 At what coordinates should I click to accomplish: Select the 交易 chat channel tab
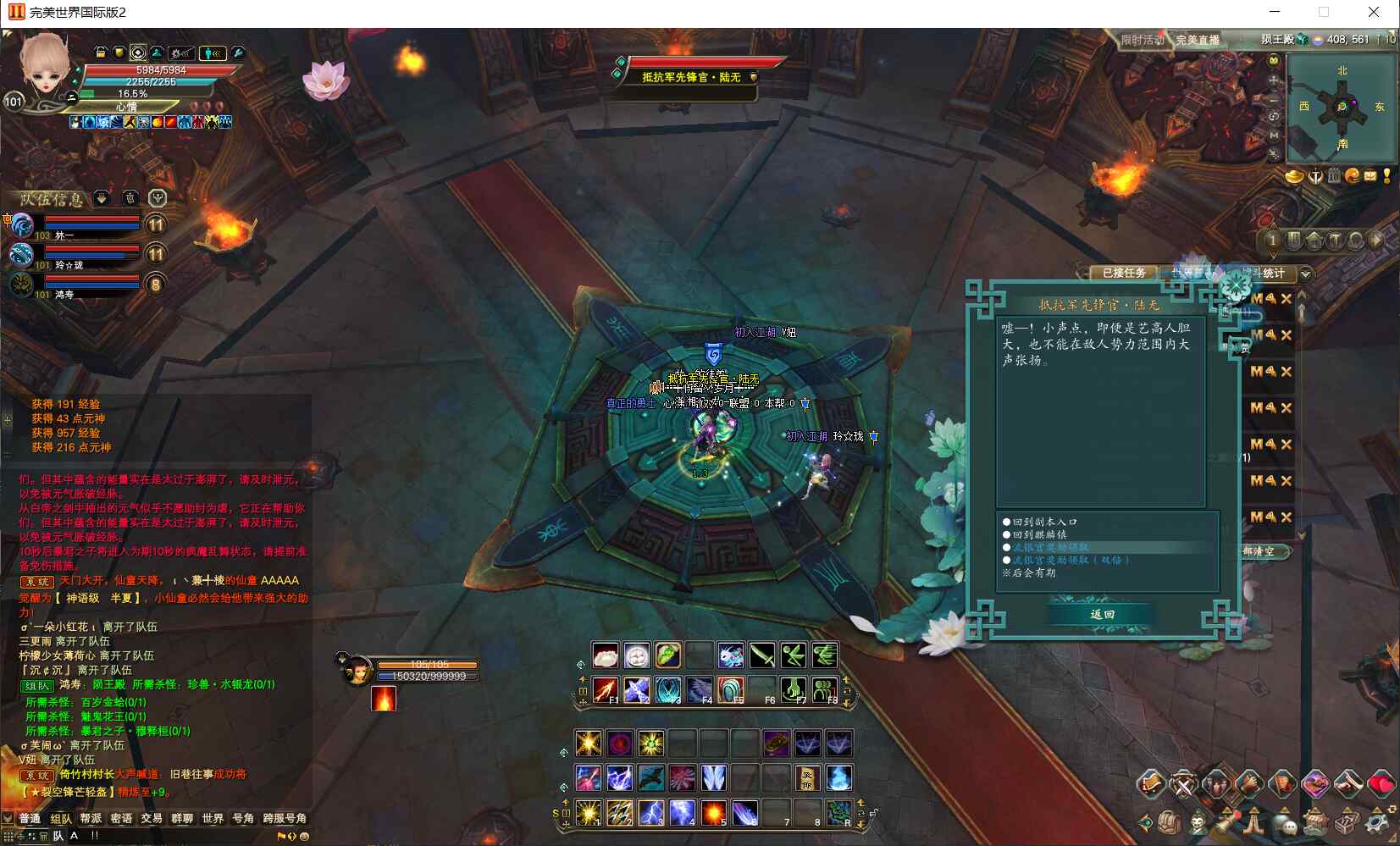pyautogui.click(x=152, y=818)
